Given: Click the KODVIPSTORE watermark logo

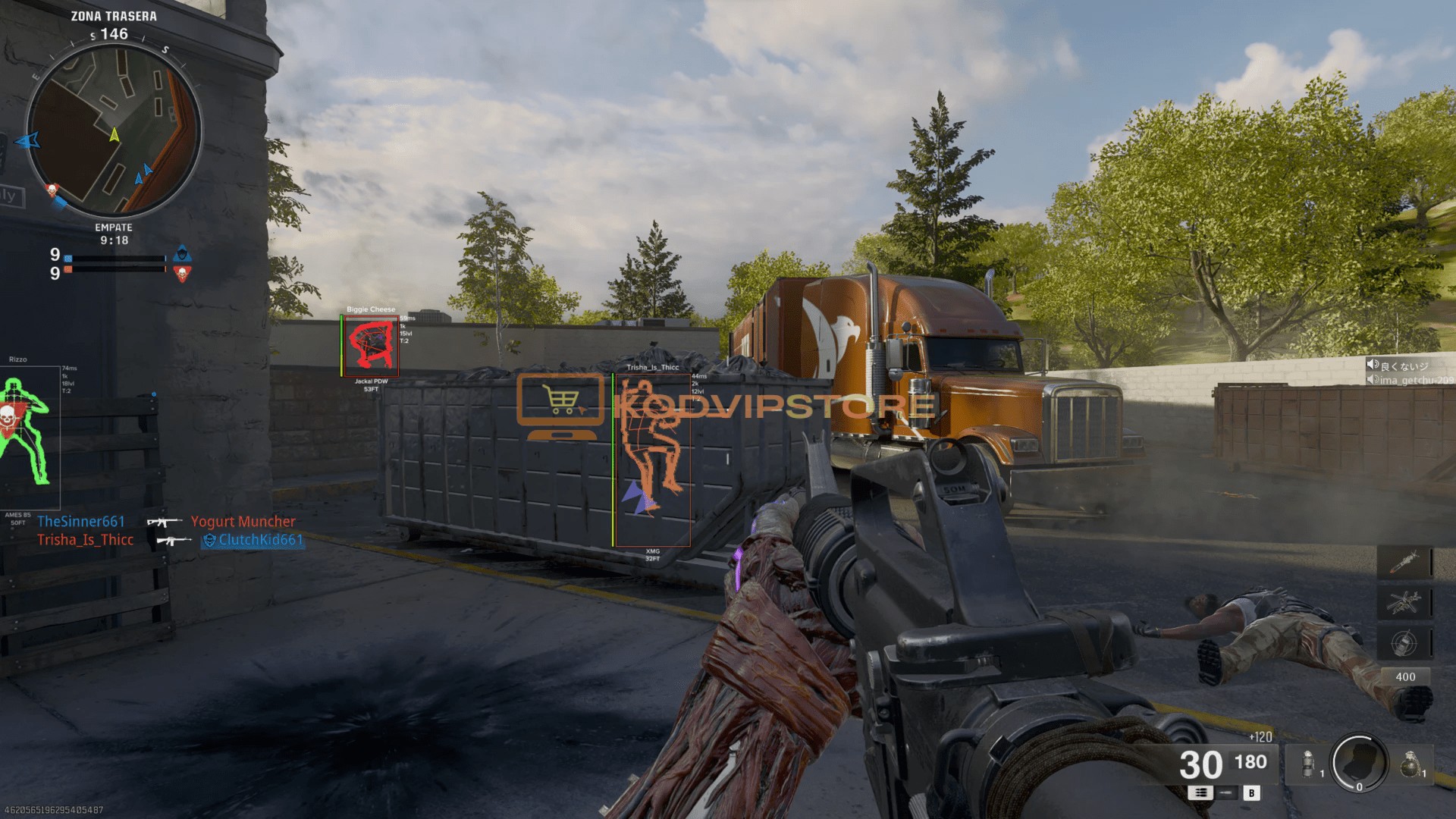Looking at the screenshot, I should point(726,404).
